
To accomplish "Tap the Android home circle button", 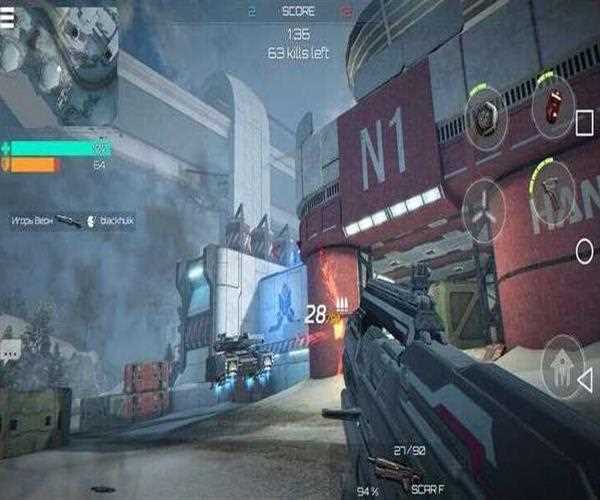I will coord(585,250).
